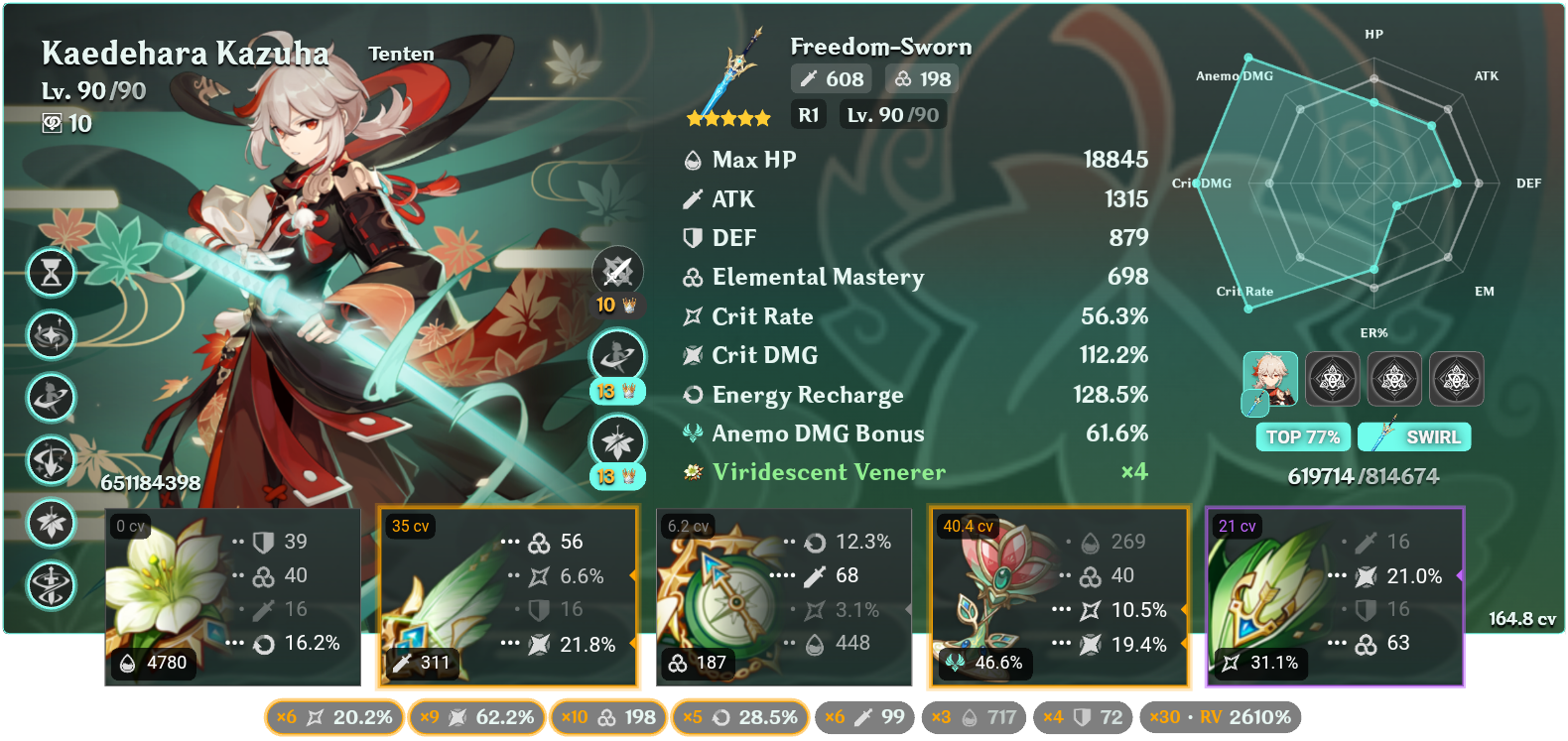The width and height of the screenshot is (1568, 741).
Task: Expand the 40.4 cv flower artifact details
Action: (1058, 595)
